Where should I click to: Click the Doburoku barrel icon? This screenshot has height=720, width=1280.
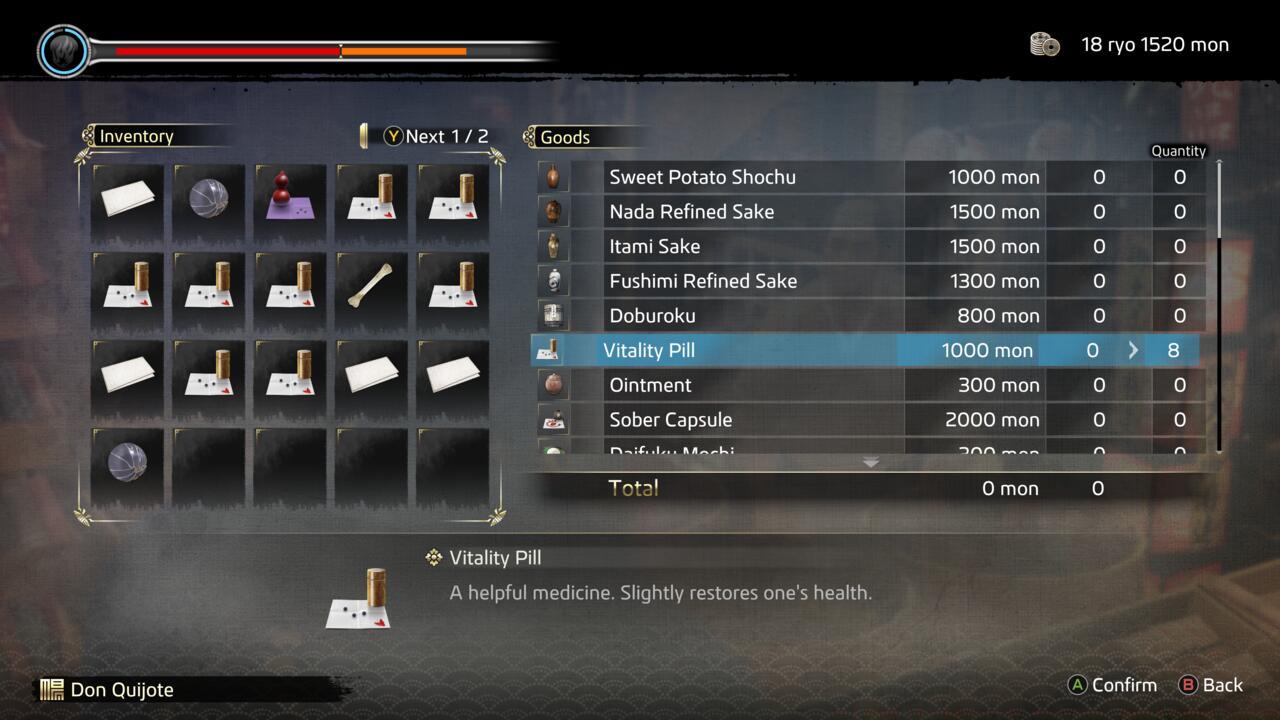coord(553,315)
